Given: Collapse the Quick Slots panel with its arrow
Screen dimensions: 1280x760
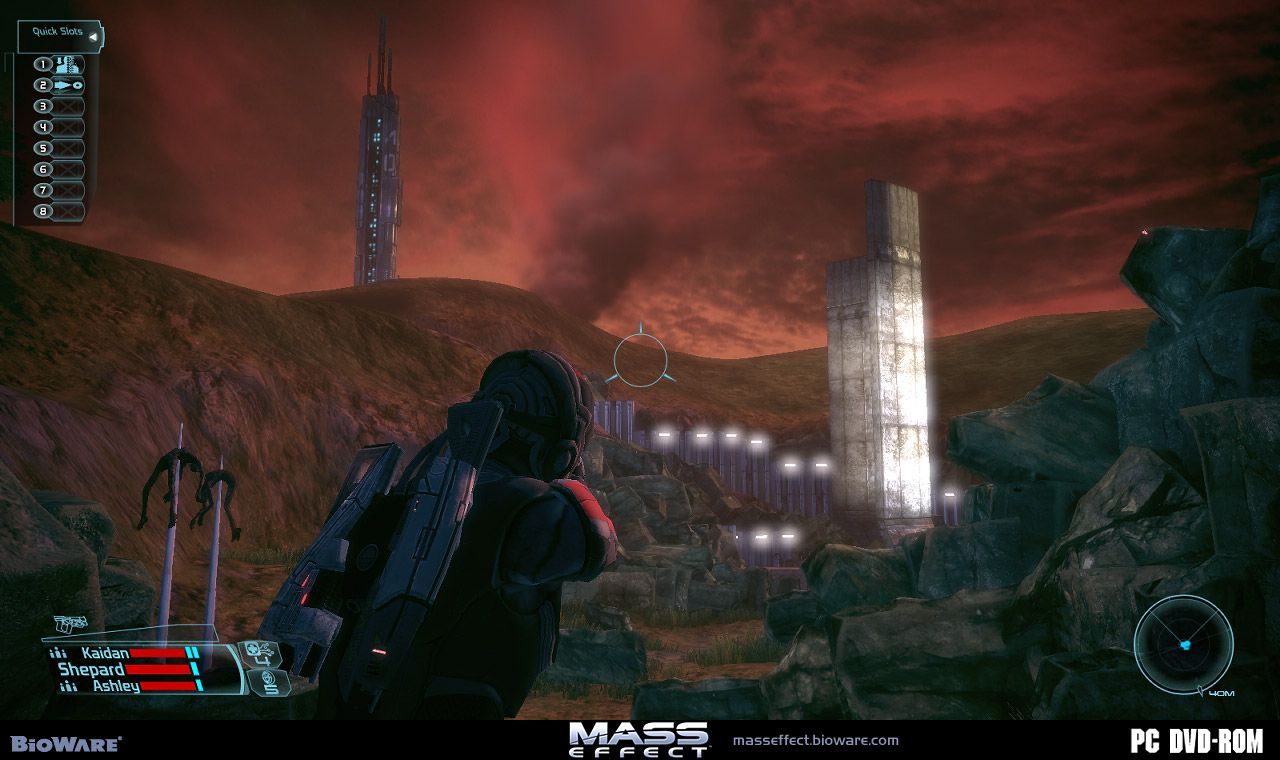Looking at the screenshot, I should click(x=93, y=36).
